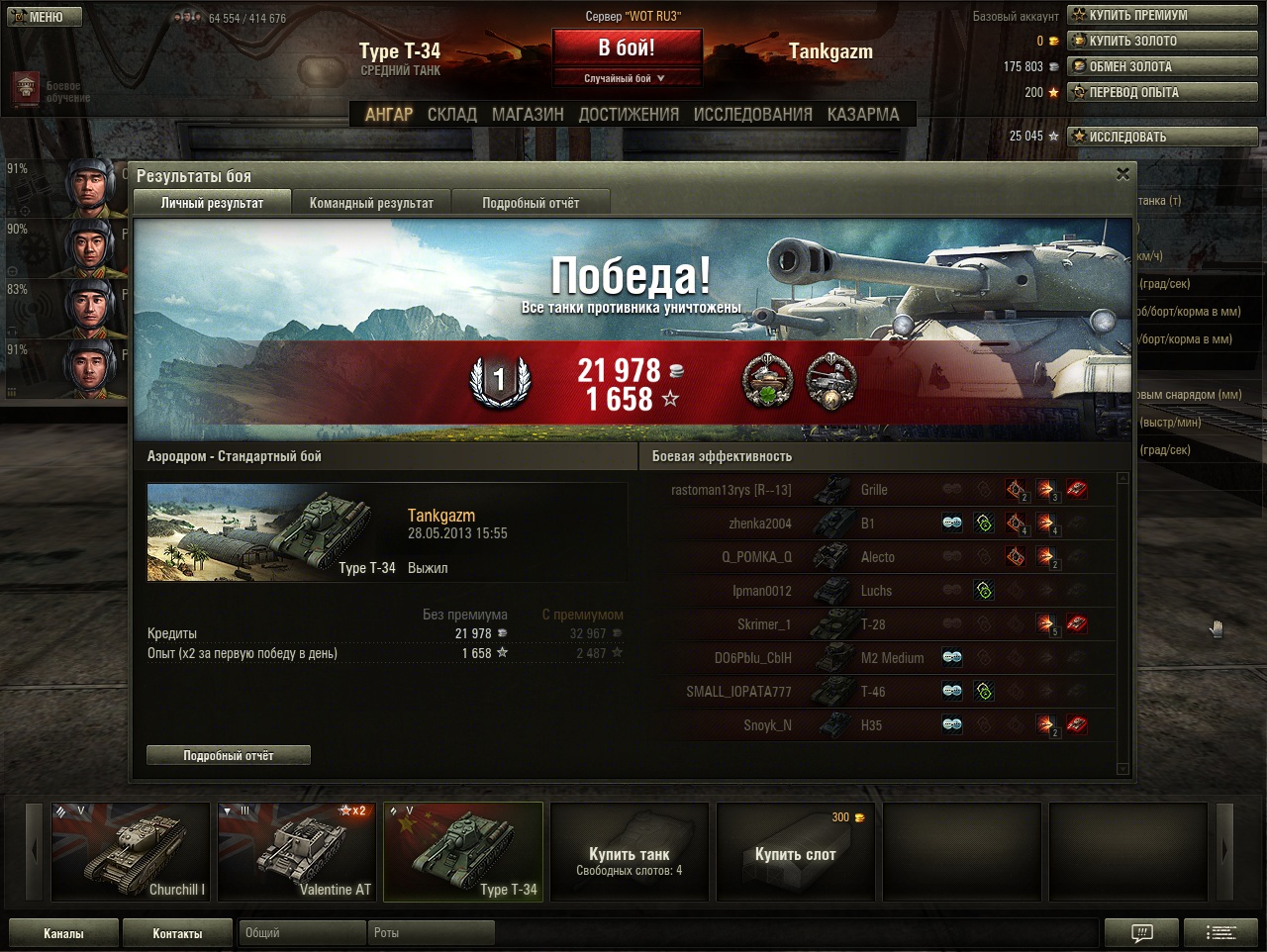
Task: Open the Магазин section
Action: coord(528,115)
